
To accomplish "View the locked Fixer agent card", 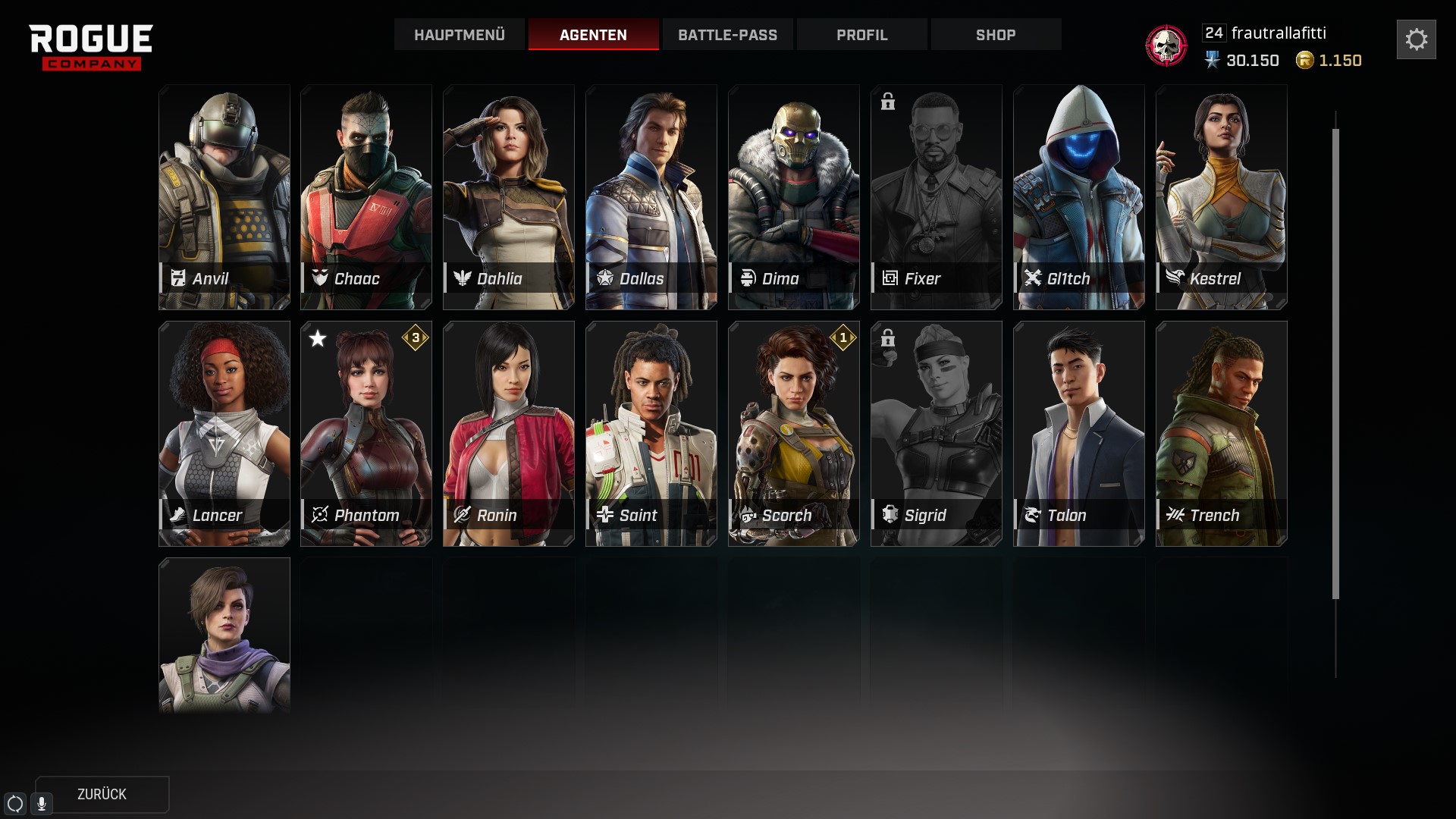I will [937, 196].
